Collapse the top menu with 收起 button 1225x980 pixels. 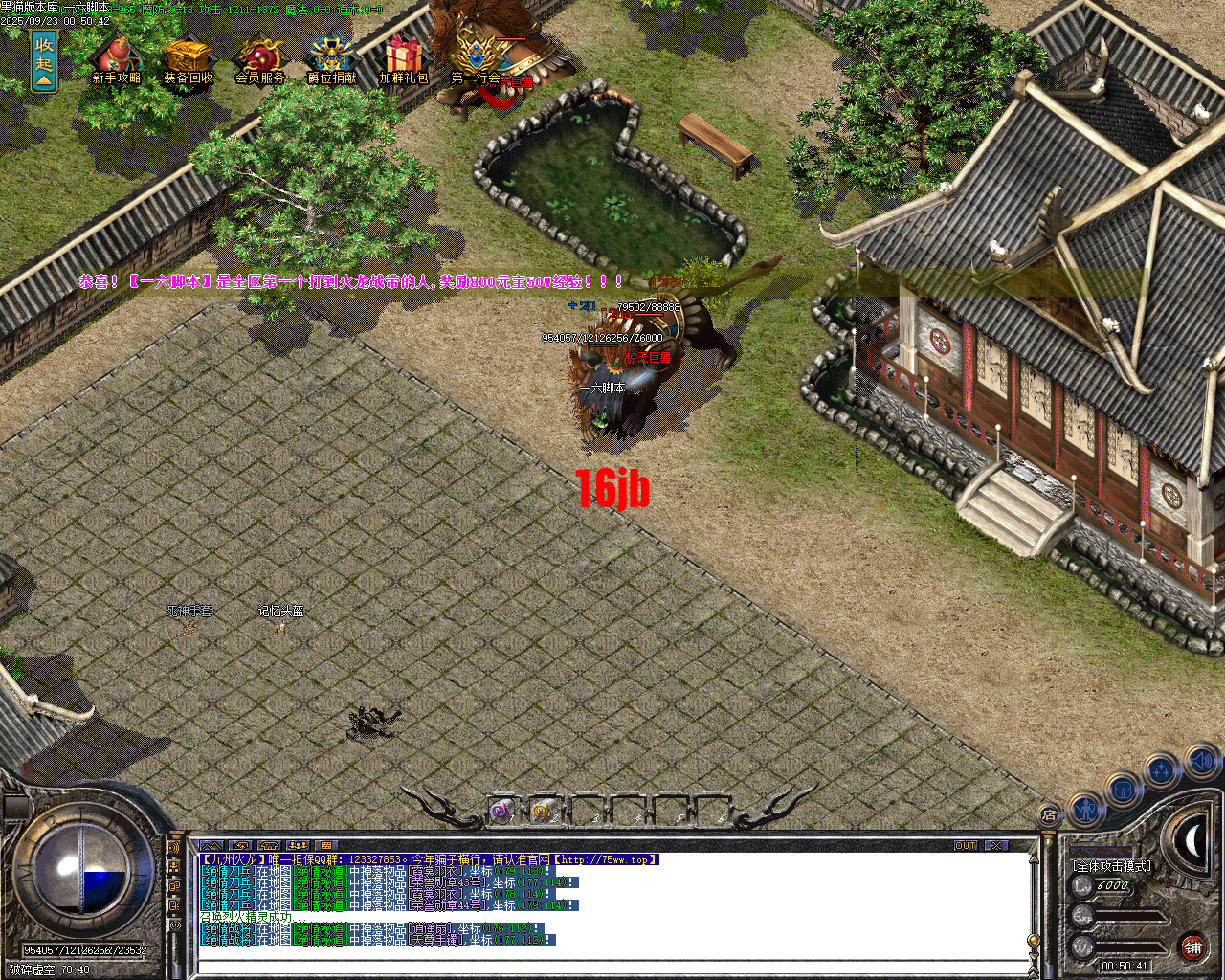coord(42,59)
